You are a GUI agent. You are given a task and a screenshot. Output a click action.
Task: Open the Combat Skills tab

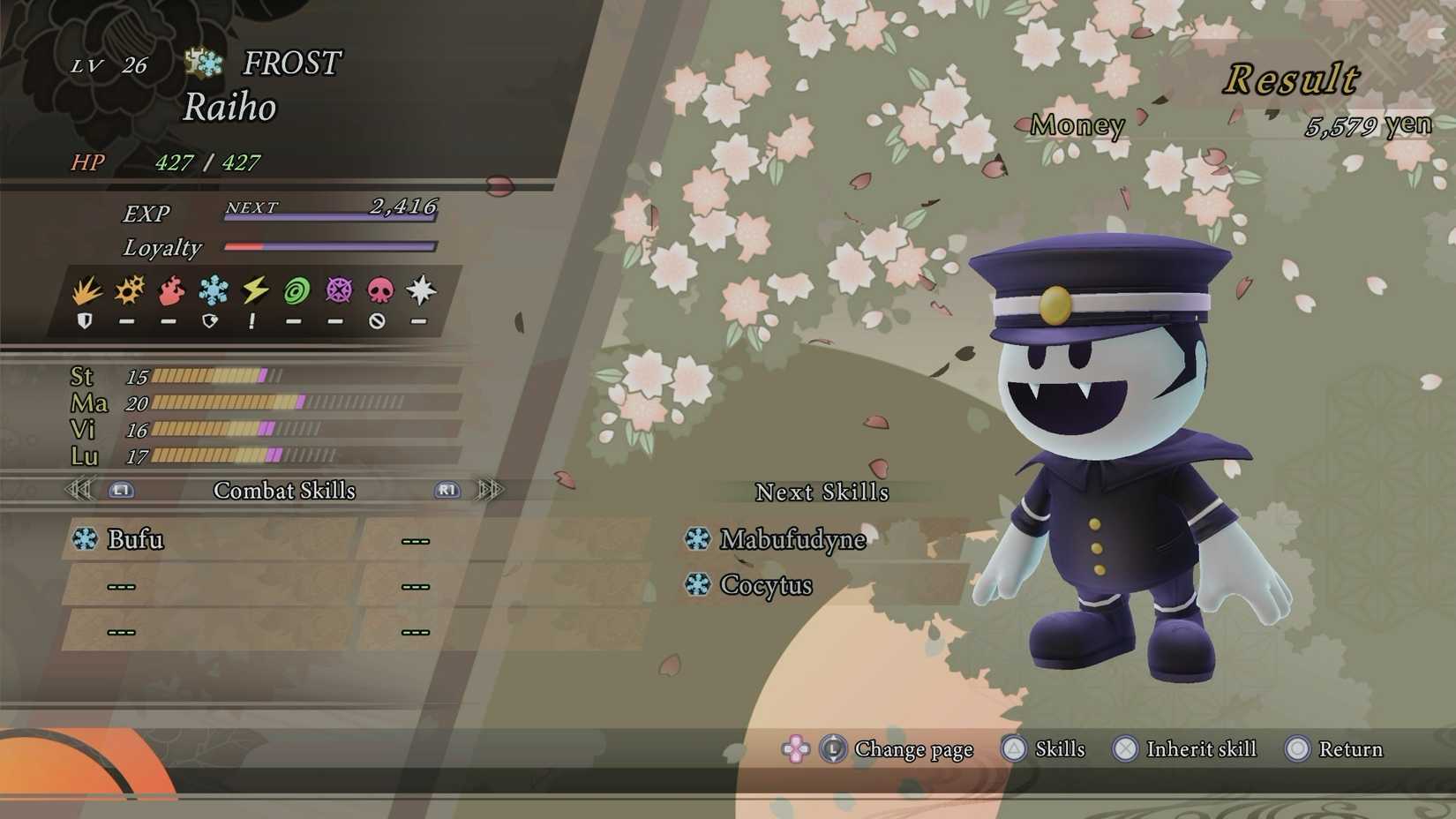pos(284,491)
